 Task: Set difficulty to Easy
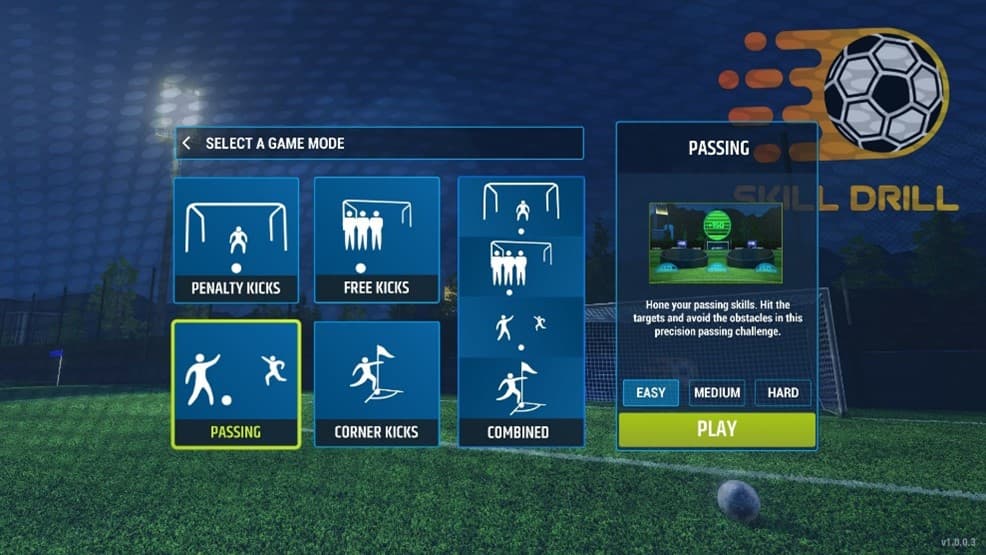650,393
